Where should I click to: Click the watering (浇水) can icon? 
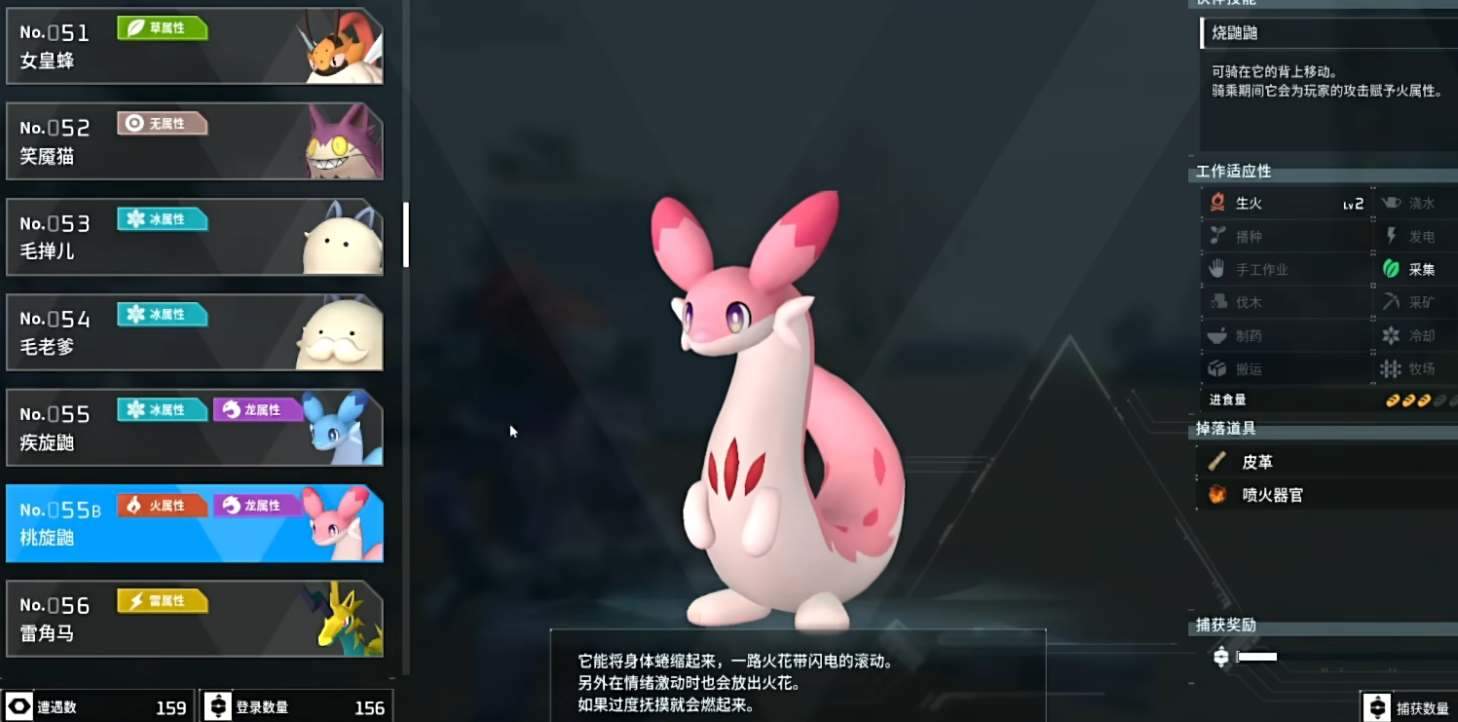pos(1390,202)
